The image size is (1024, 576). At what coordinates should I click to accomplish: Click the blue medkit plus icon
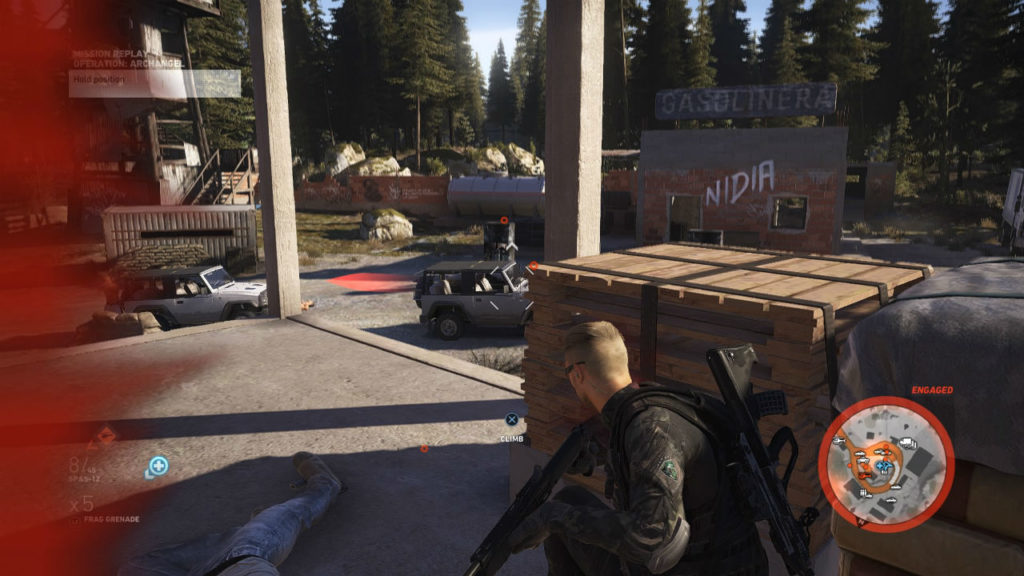[157, 465]
